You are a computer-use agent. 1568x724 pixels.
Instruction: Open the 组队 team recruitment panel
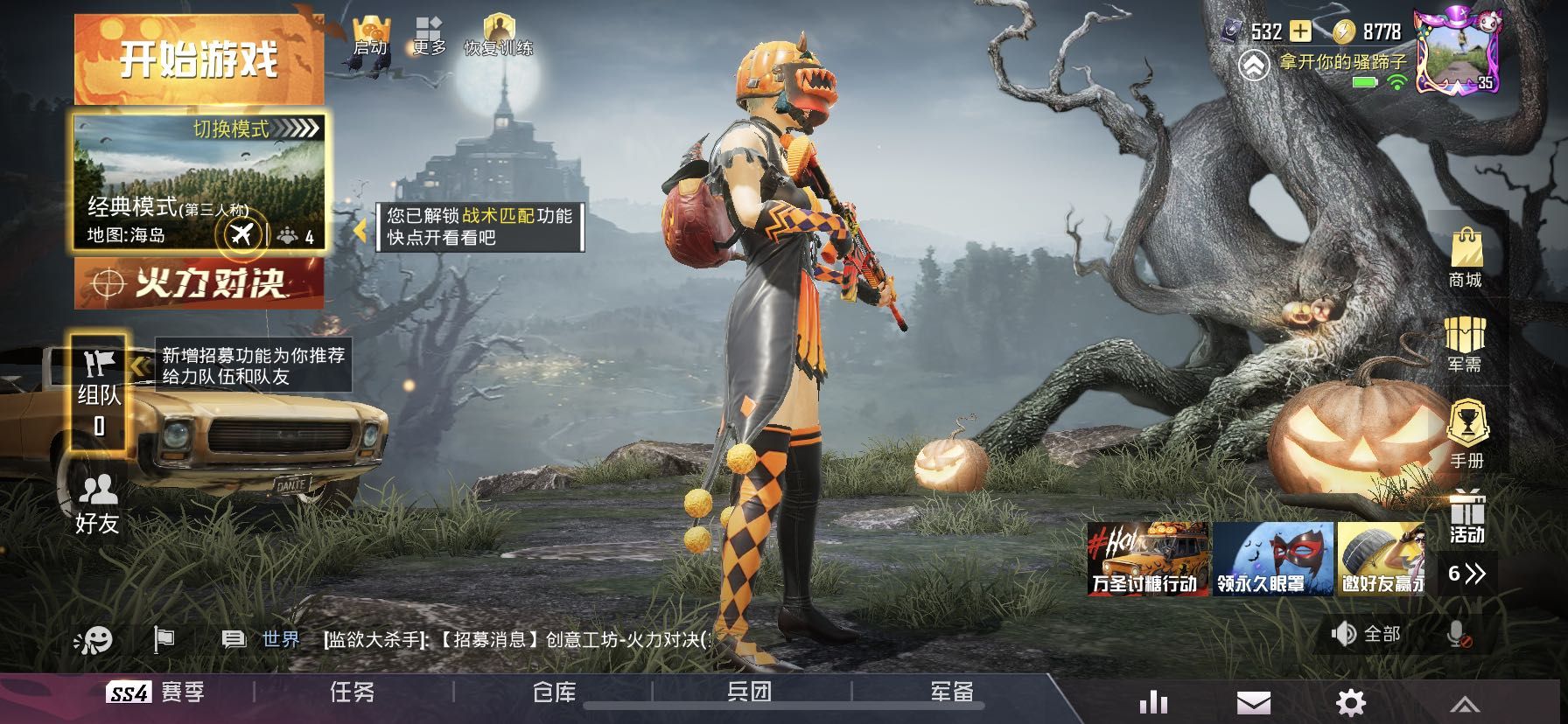(x=98, y=393)
